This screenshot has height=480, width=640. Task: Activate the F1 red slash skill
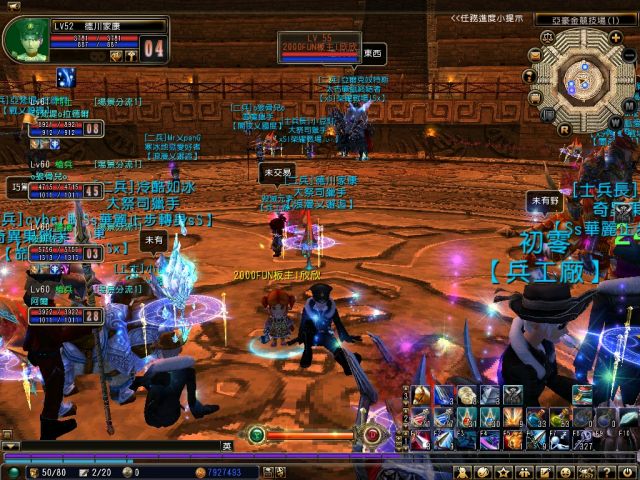(423, 439)
